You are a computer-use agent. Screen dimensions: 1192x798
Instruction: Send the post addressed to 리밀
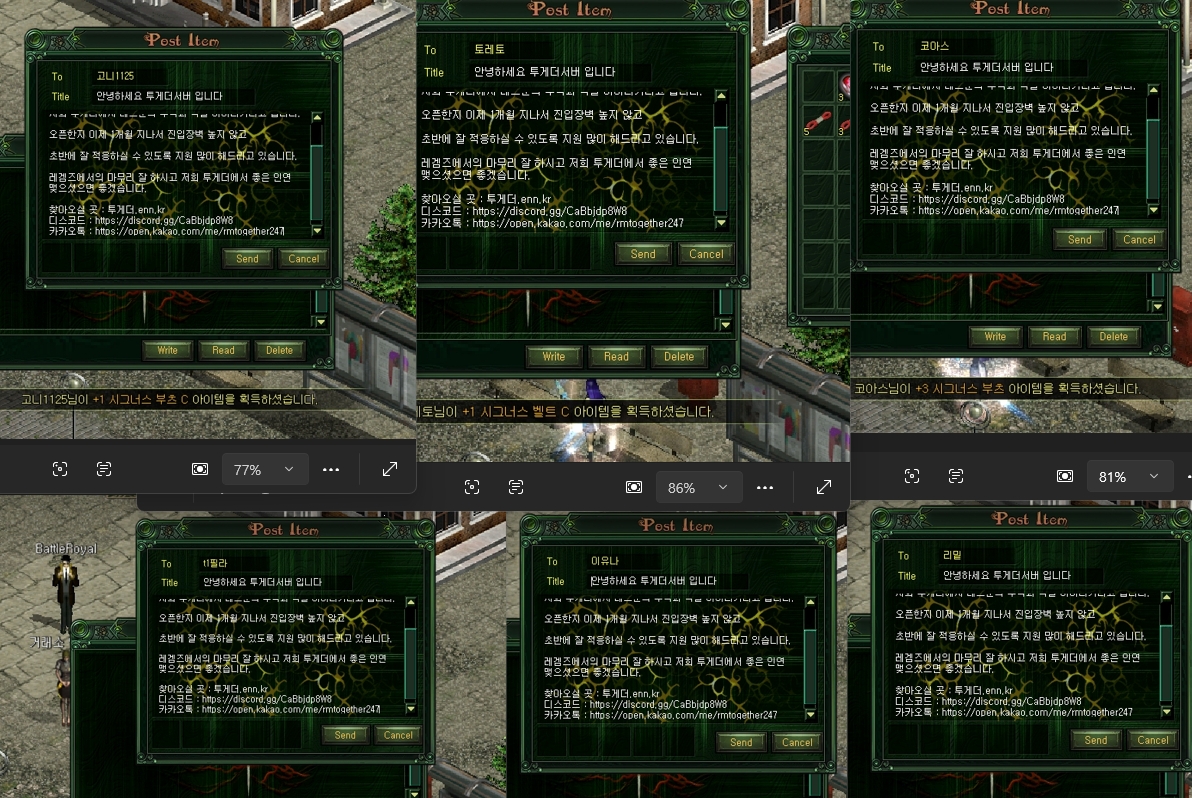1096,740
